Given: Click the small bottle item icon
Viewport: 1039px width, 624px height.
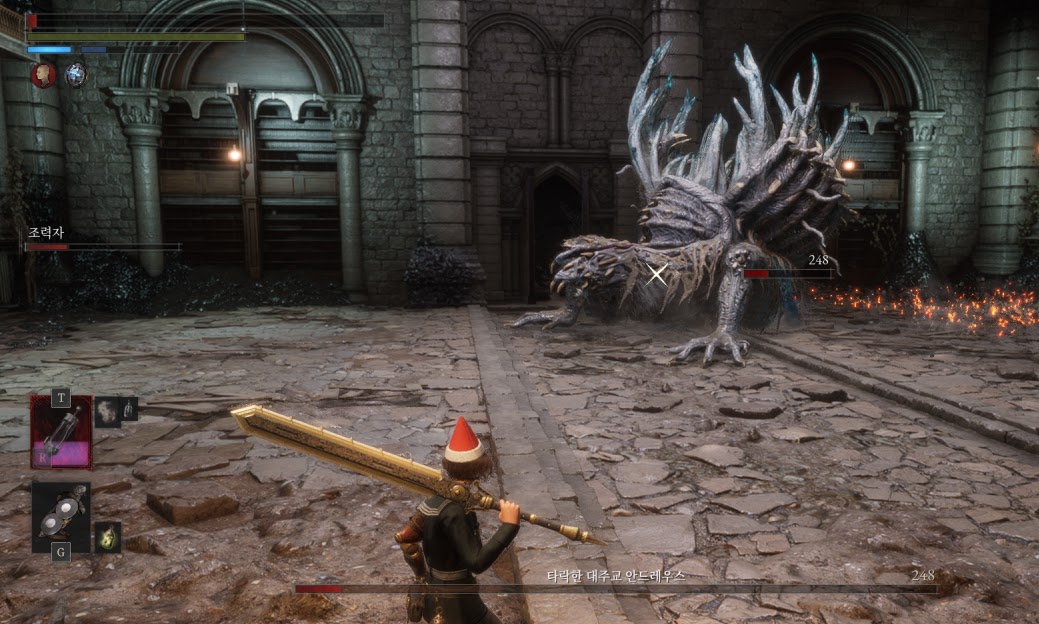Looking at the screenshot, I should click(129, 408).
